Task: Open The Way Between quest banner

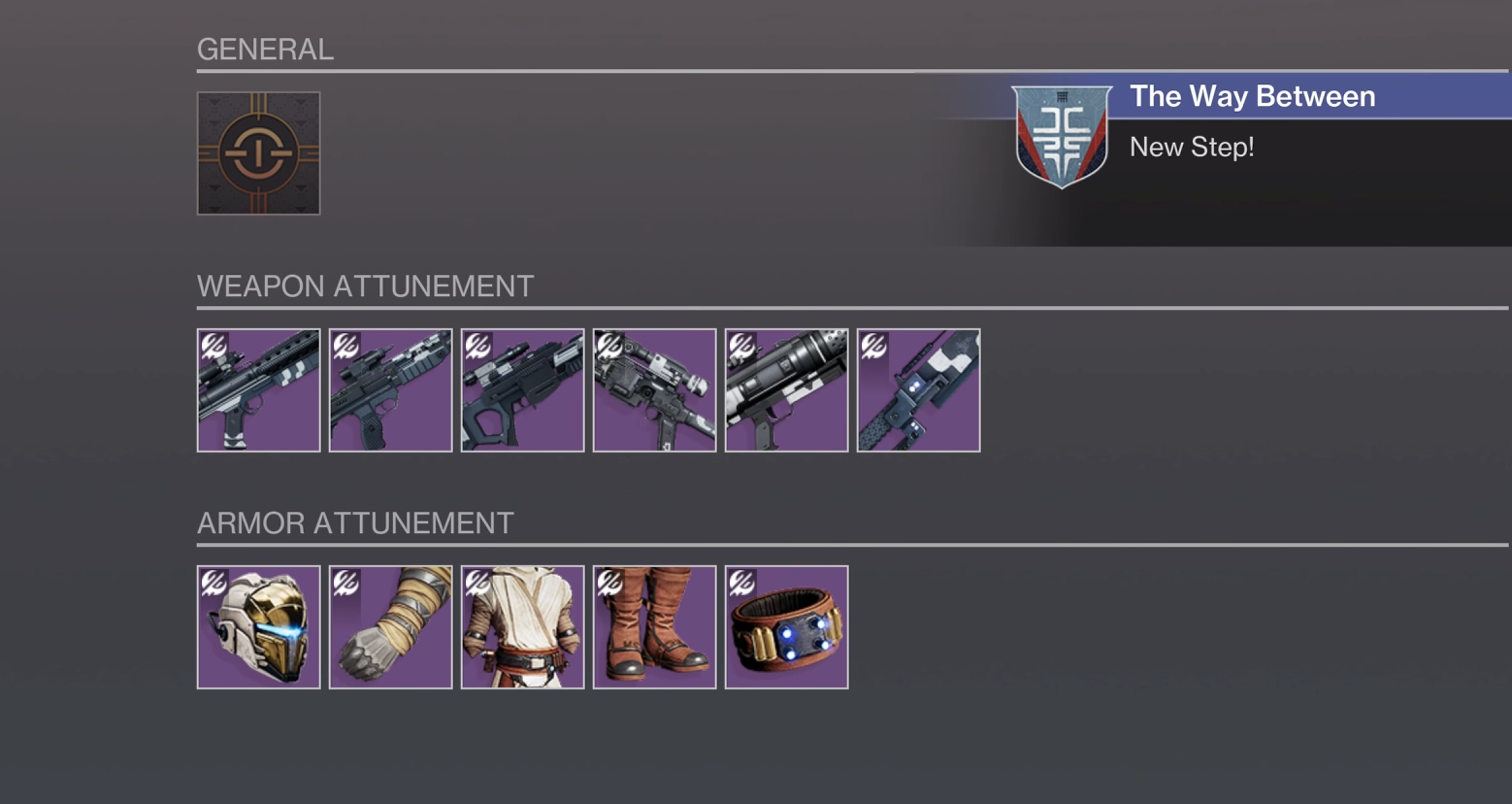Action: pos(1252,96)
